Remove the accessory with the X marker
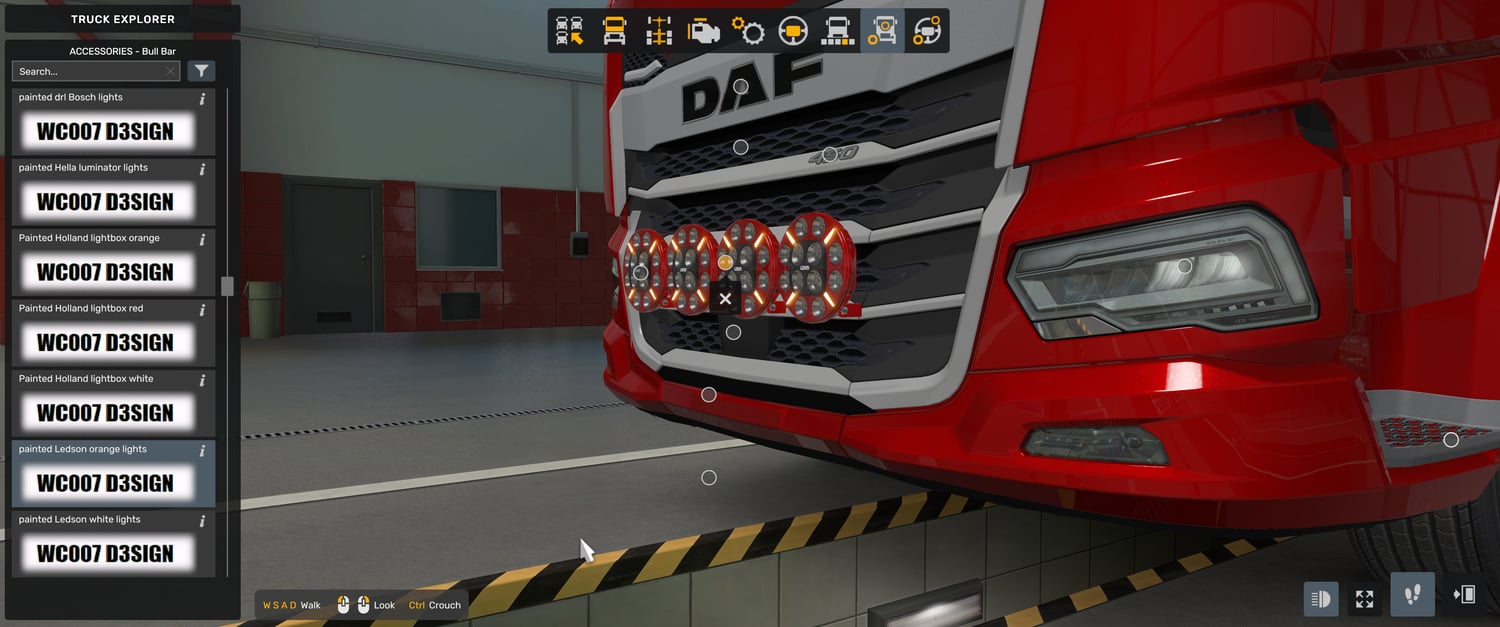1500x627 pixels. coord(725,299)
